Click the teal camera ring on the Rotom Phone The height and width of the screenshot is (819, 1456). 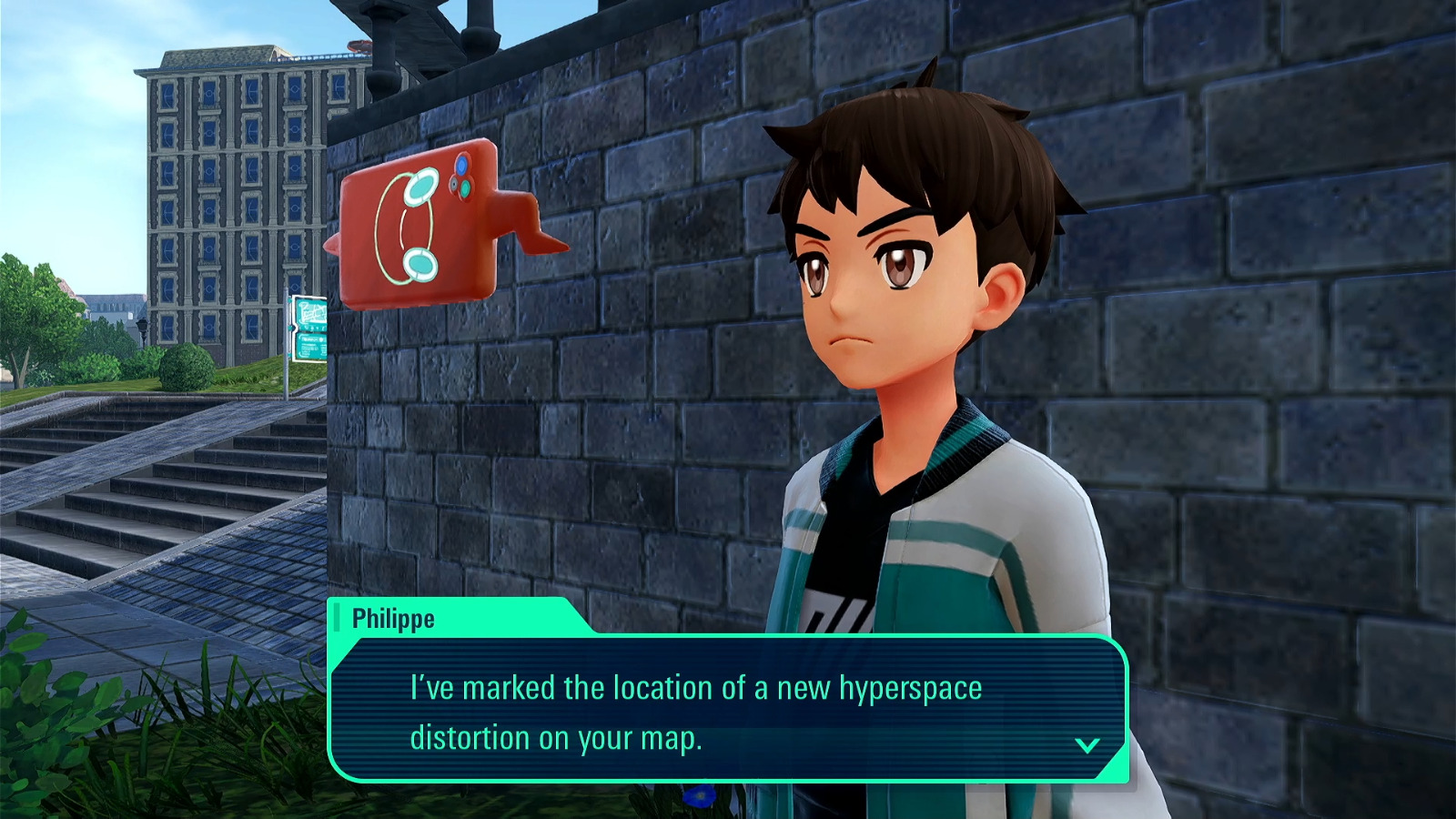[x=421, y=185]
